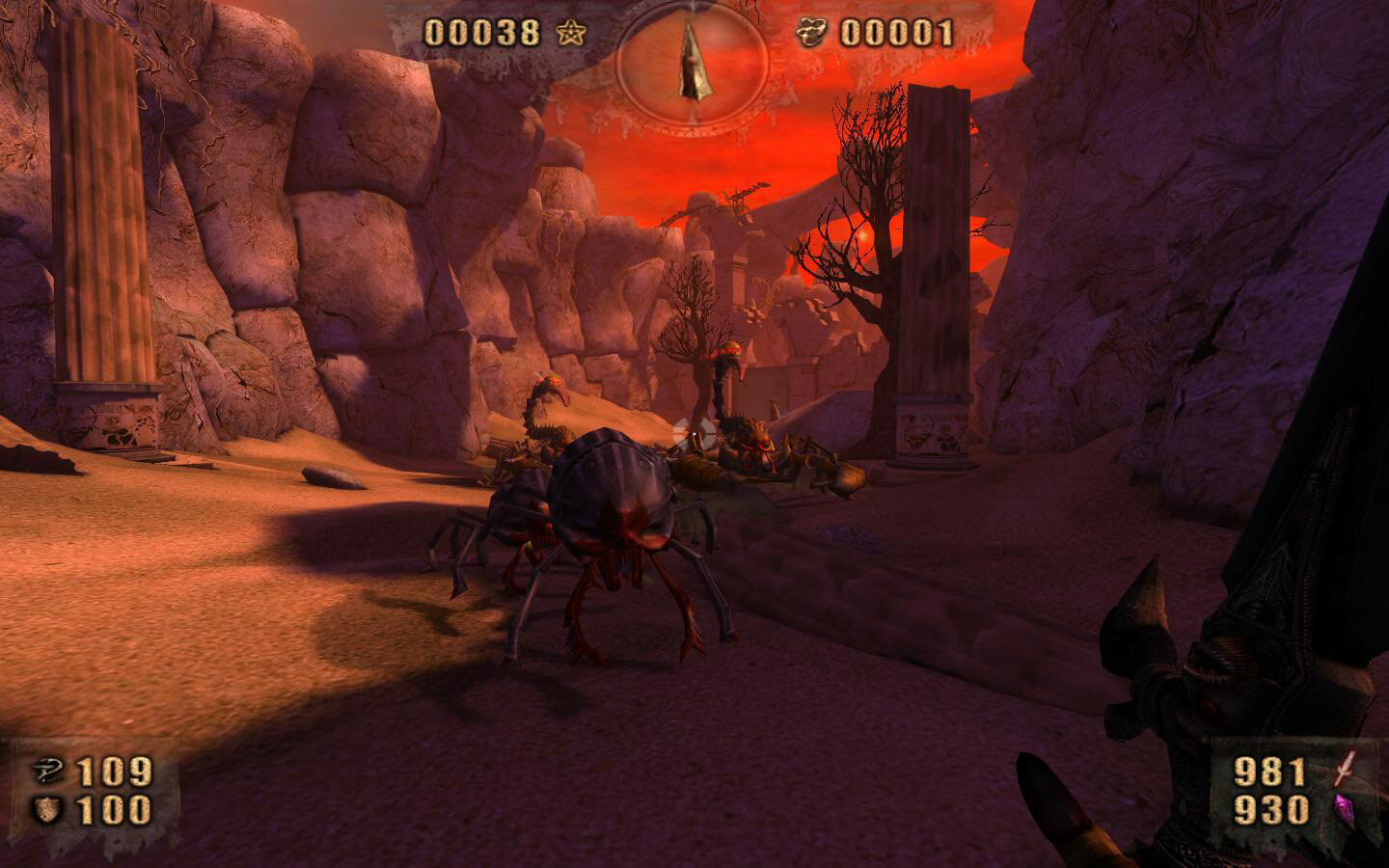Click the ammo count showing 981

point(1269,772)
